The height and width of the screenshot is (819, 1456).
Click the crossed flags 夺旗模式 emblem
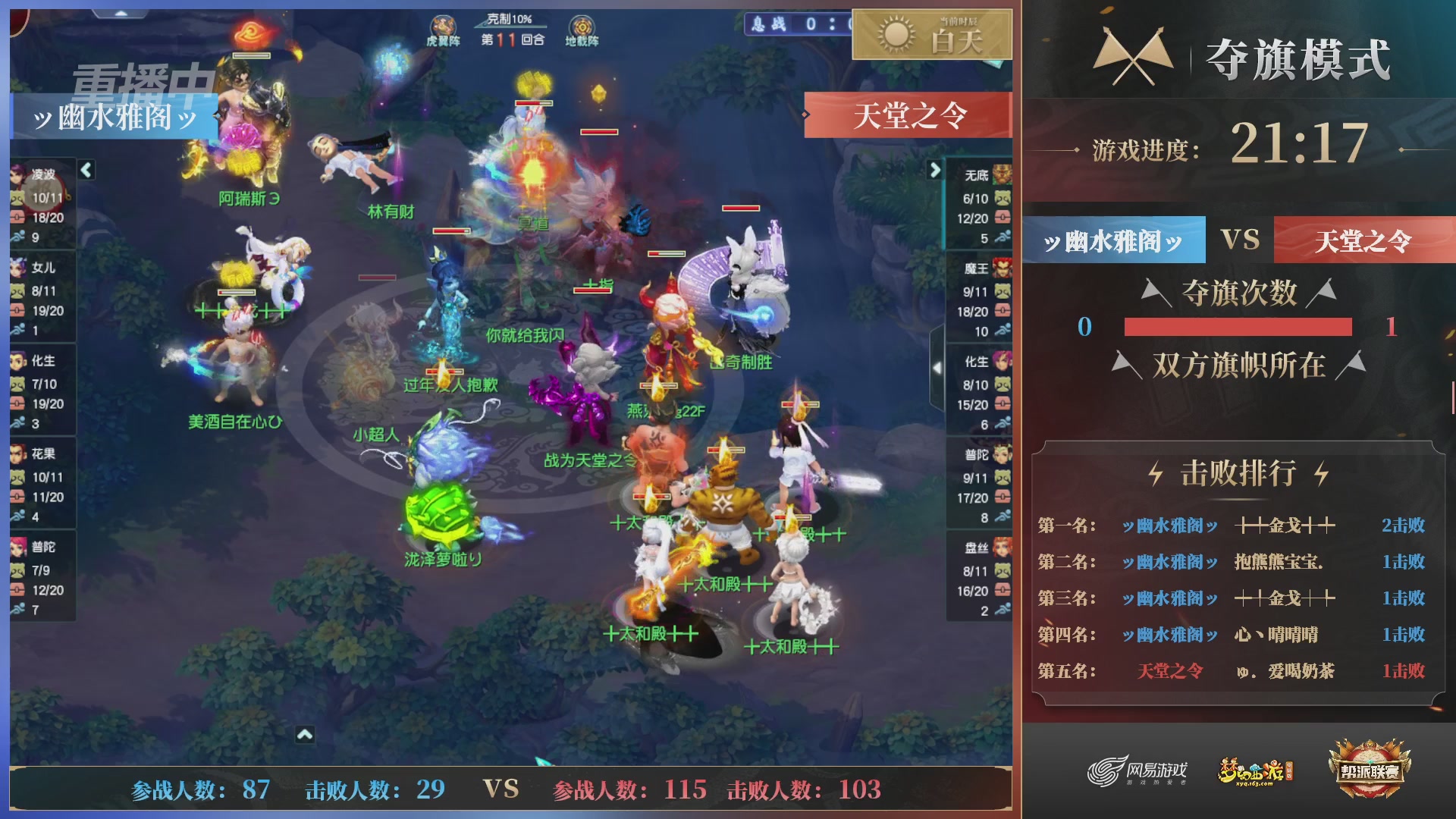coord(1134,57)
